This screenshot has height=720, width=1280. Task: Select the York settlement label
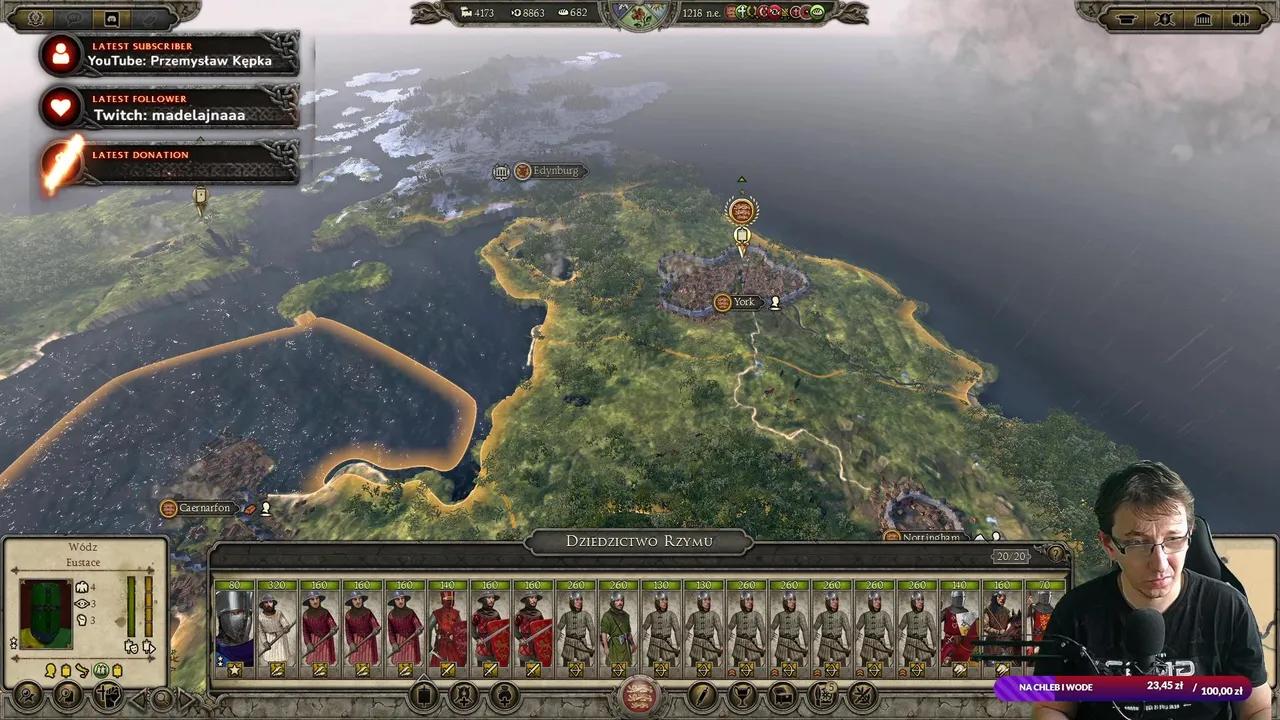coord(743,302)
